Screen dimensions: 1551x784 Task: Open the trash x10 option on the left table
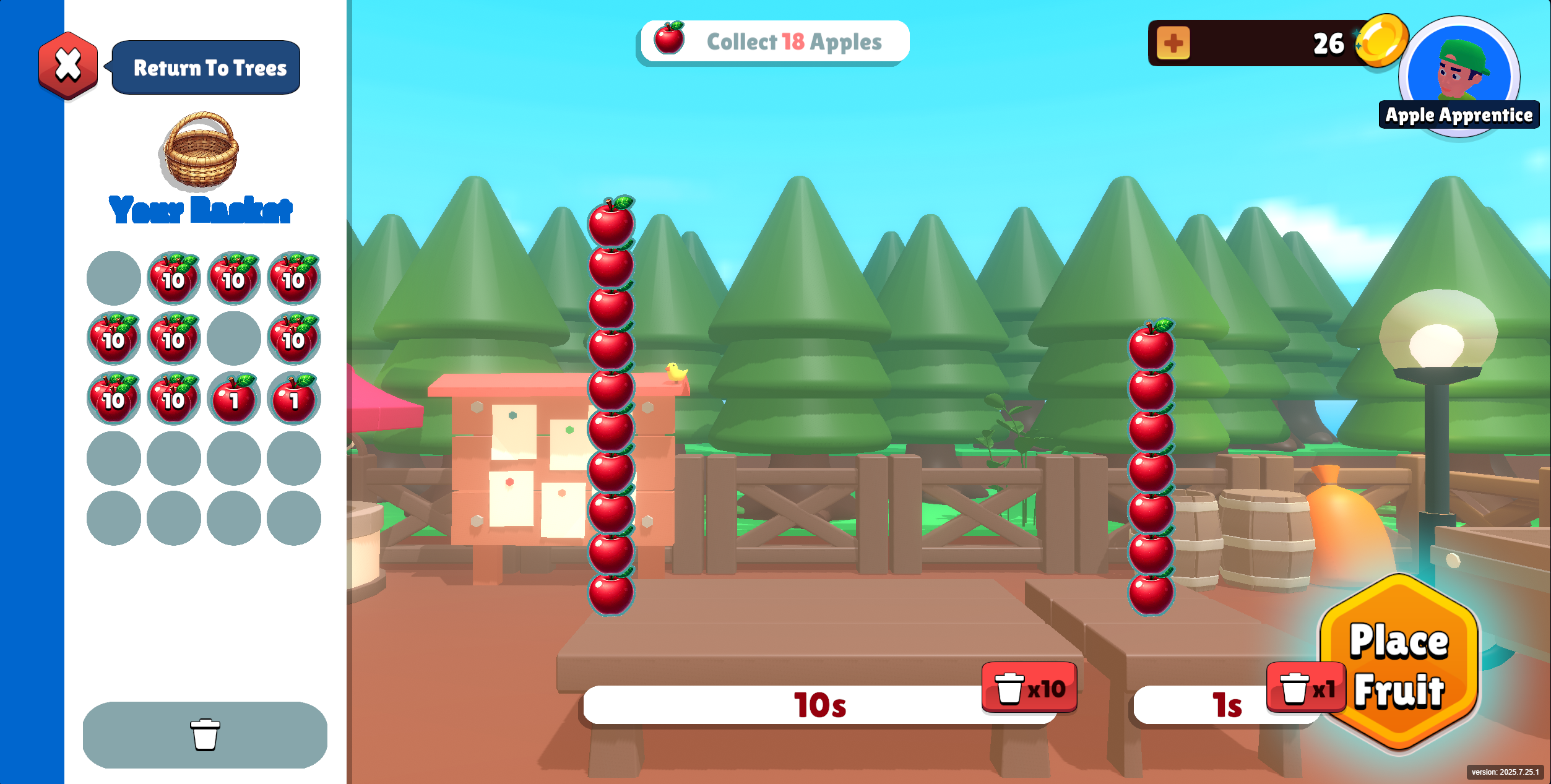coord(1029,687)
